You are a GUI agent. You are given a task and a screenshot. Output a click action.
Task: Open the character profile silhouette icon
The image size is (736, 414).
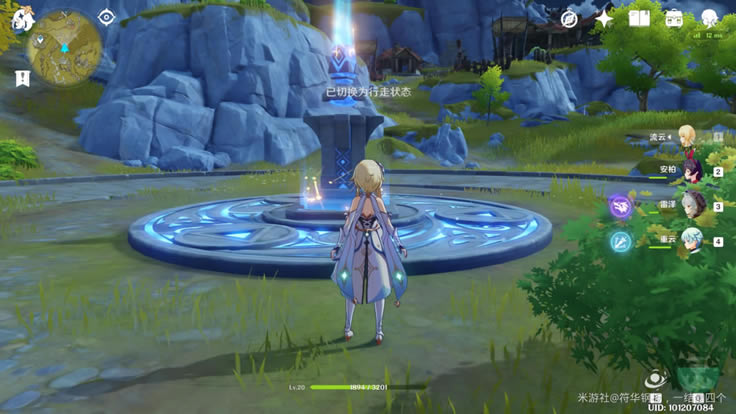pyautogui.click(x=709, y=18)
